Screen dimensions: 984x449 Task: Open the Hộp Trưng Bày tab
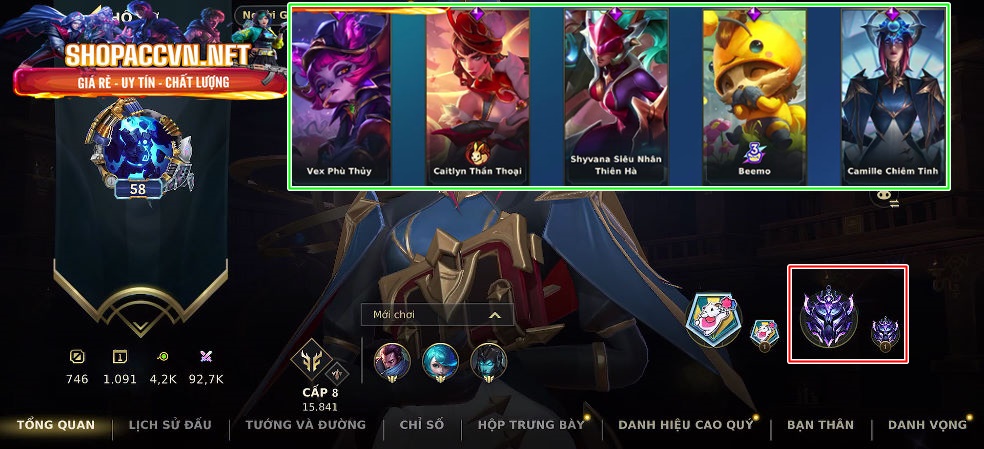point(531,425)
